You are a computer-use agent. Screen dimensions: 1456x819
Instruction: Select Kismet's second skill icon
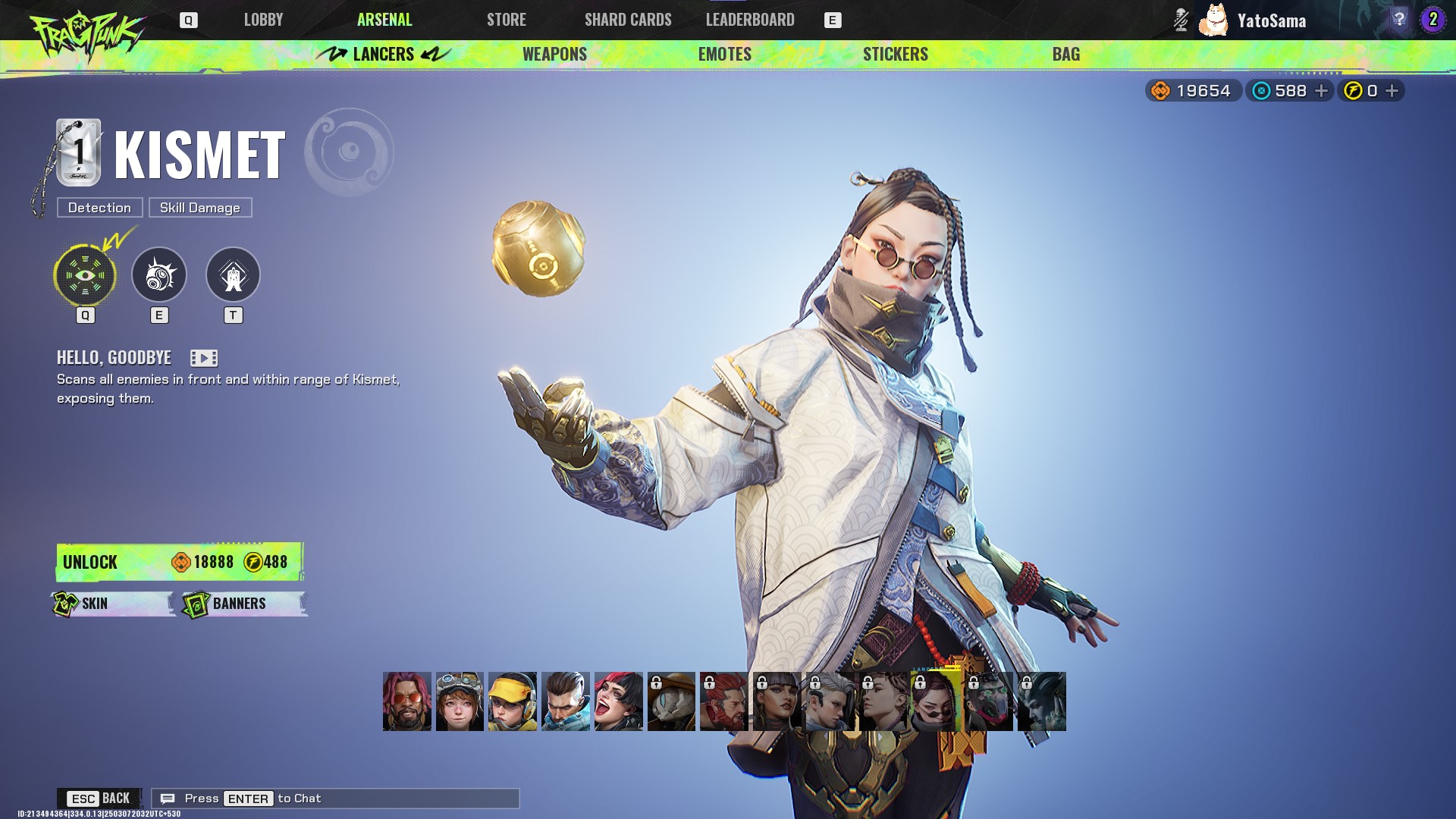[x=159, y=275]
